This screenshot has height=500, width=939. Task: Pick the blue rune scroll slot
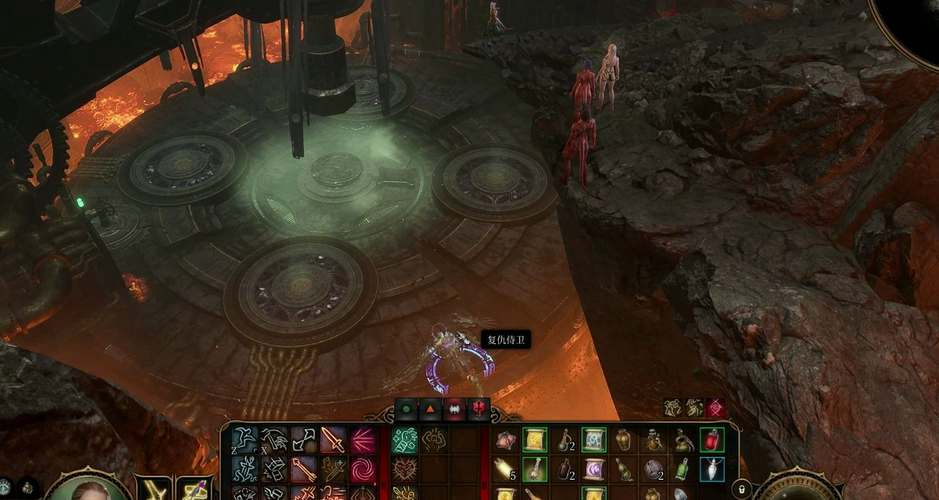tap(594, 439)
